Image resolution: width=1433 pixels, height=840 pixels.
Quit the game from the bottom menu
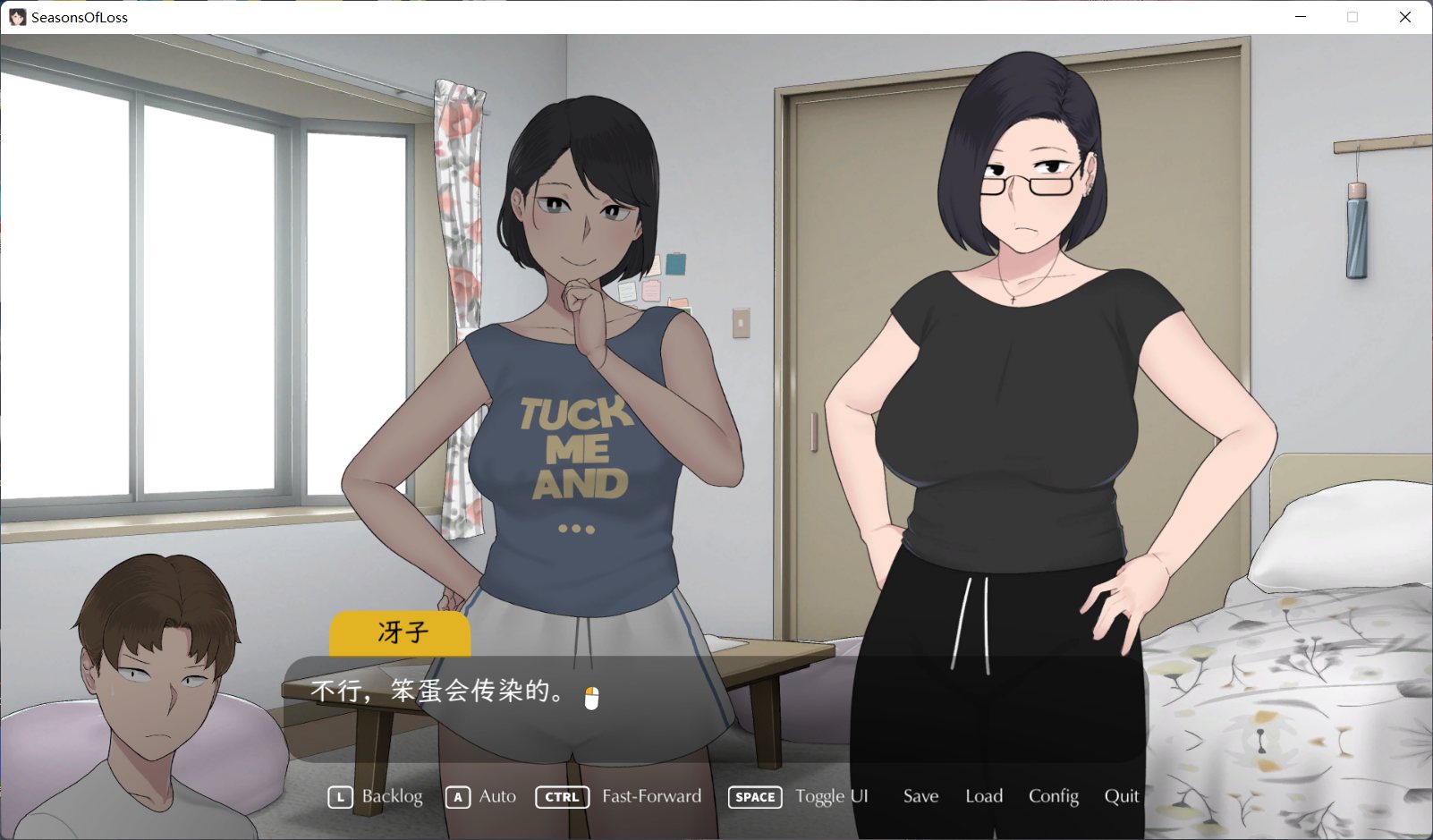(1122, 796)
